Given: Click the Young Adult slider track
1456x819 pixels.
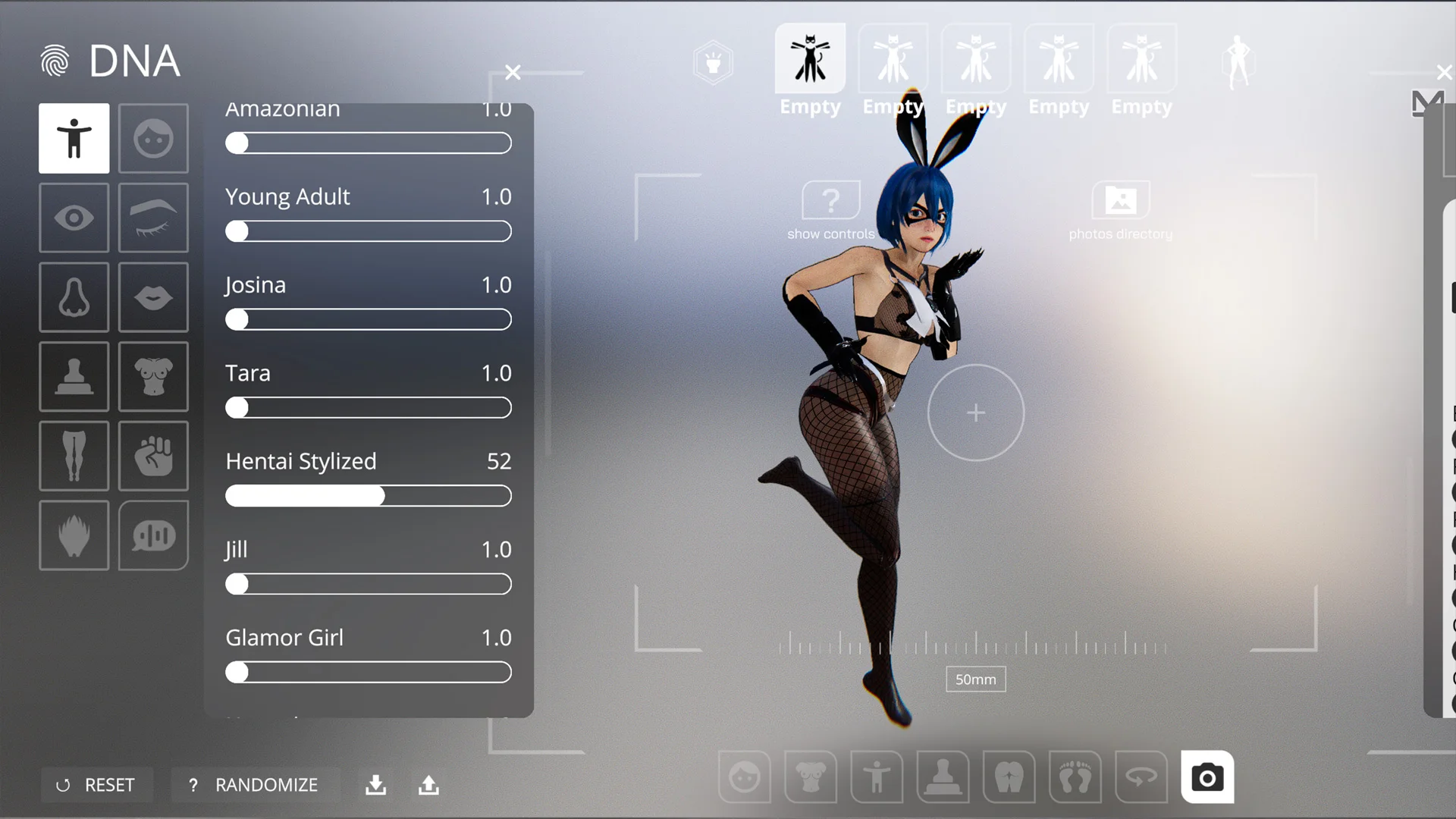Looking at the screenshot, I should [x=369, y=231].
